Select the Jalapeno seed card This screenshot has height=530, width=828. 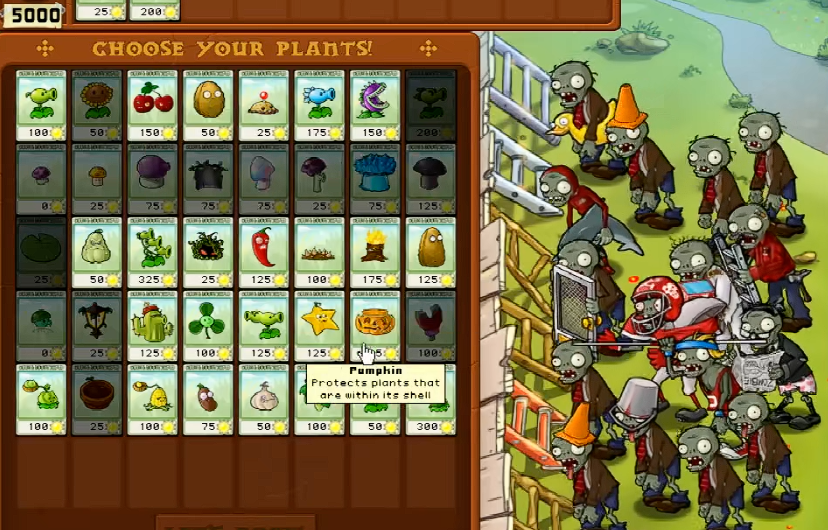[x=264, y=252]
